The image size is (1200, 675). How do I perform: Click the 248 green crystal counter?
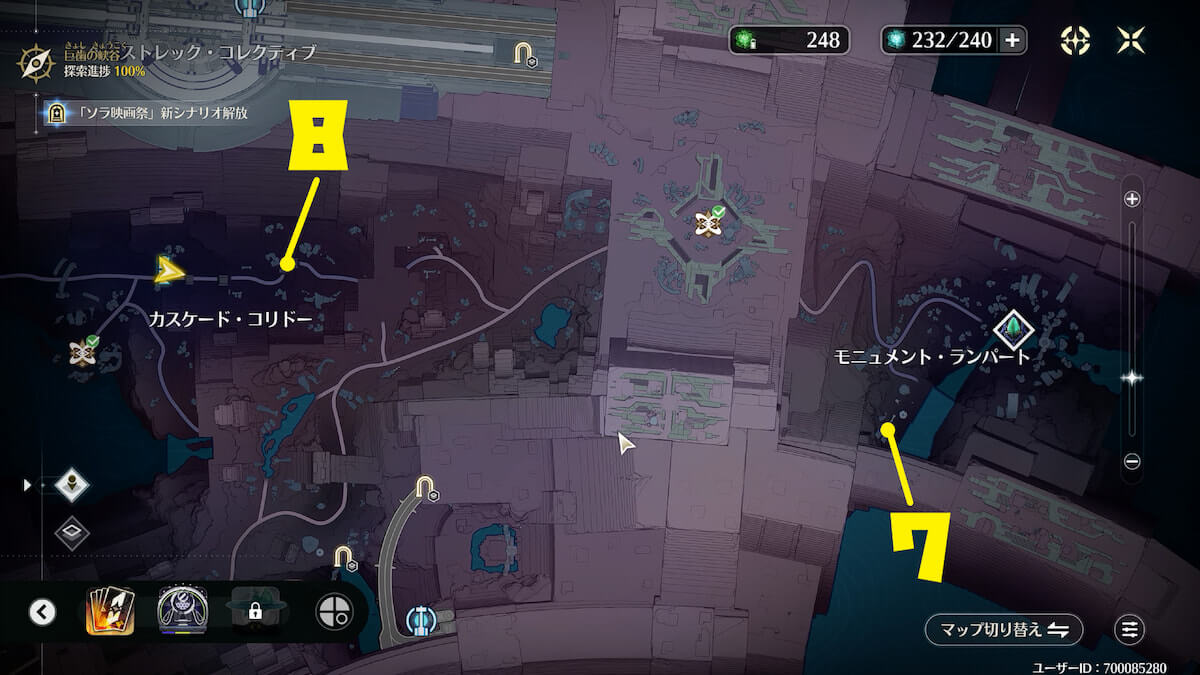[790, 40]
